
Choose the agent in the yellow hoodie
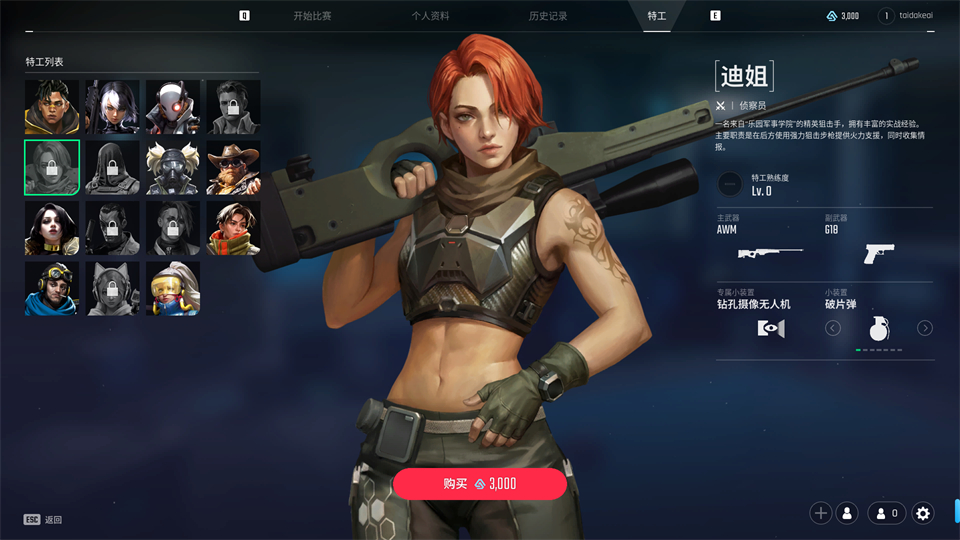52,107
